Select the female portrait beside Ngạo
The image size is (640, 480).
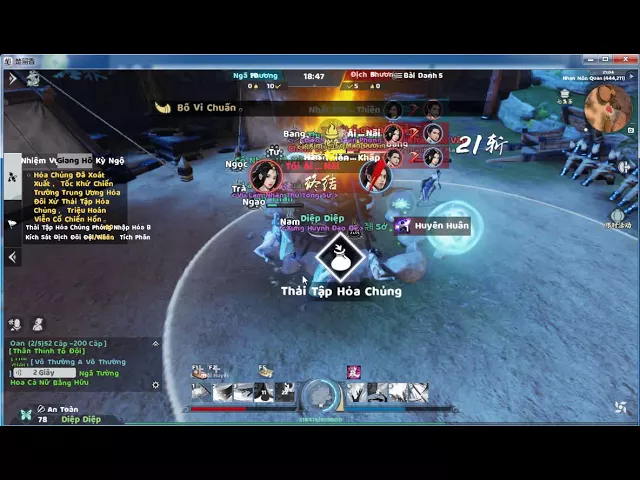point(265,177)
